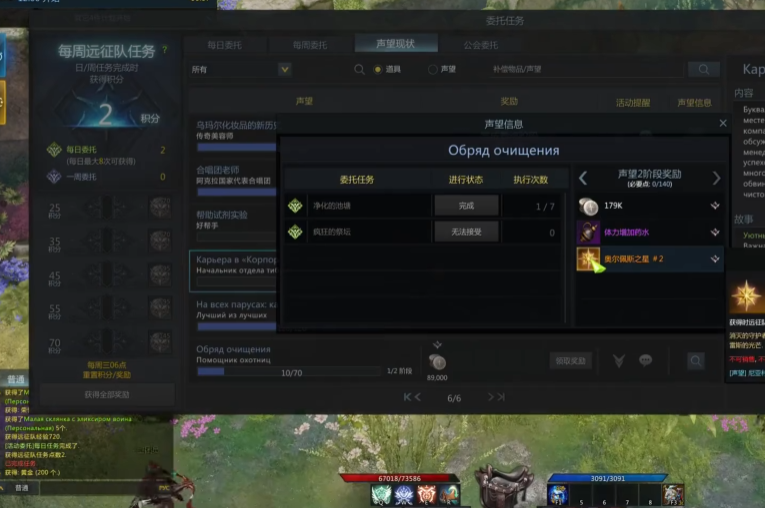This screenshot has width=765, height=508.
Task: Click the 无法接受 button for second quest
Action: coord(465,232)
